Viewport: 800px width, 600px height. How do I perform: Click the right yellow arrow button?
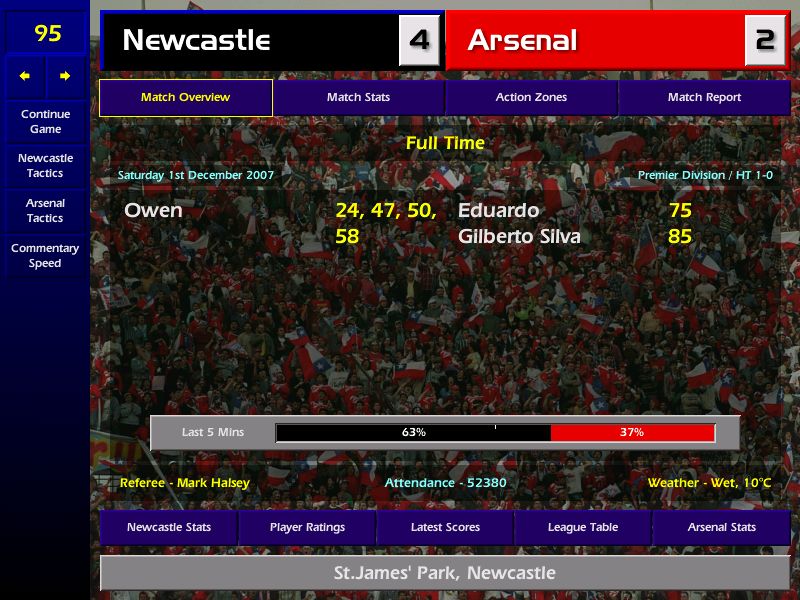[65, 76]
